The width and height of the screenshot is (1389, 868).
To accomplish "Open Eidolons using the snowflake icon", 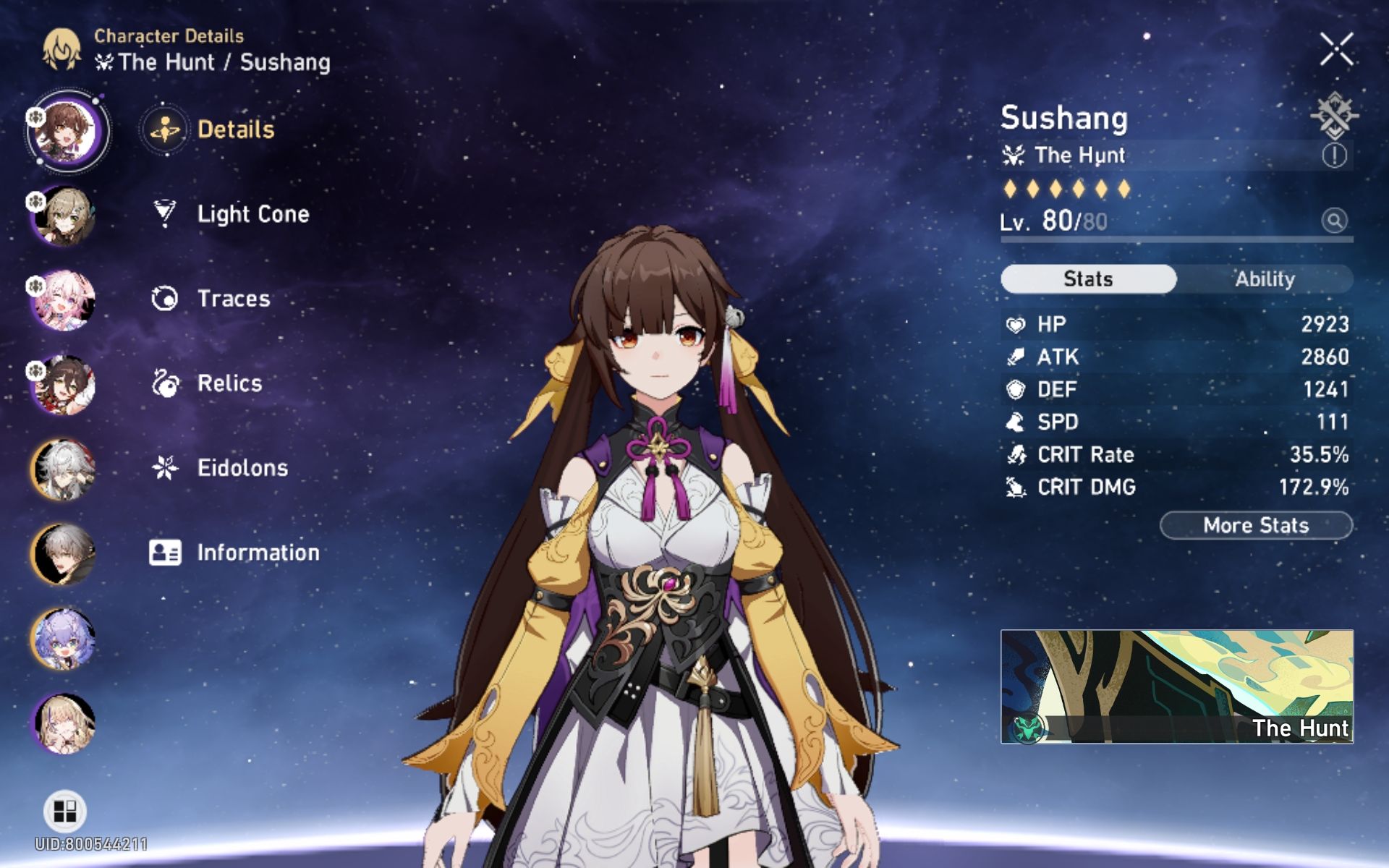I will coord(166,468).
